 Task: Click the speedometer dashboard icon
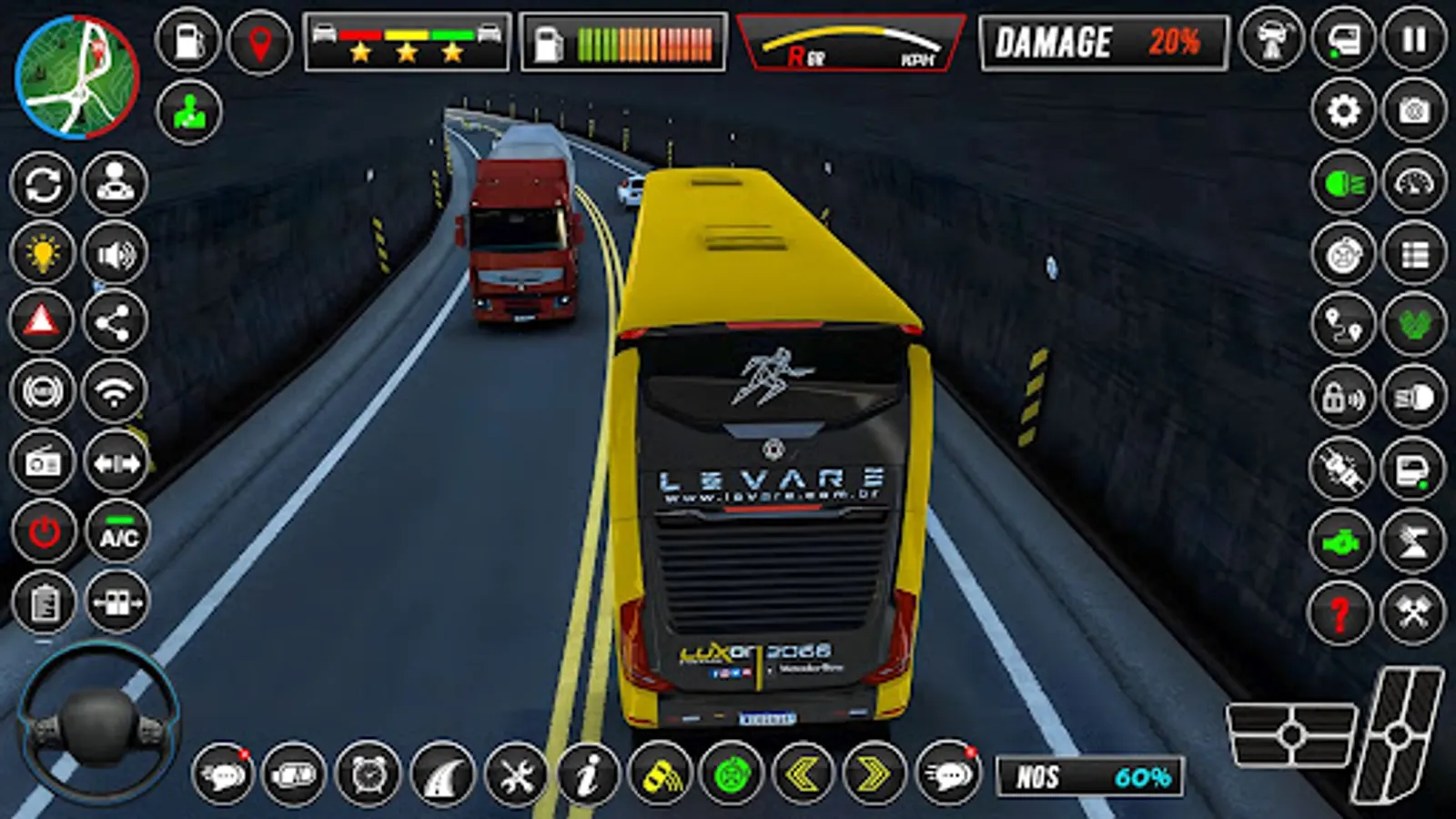[1413, 181]
